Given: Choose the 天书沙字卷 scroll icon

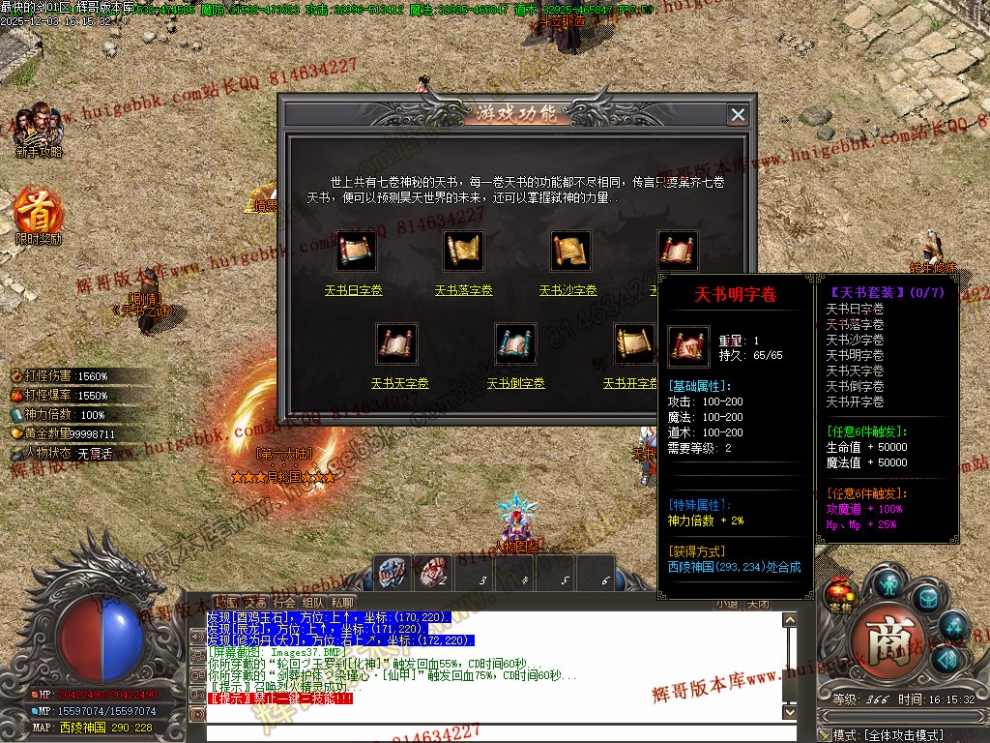Looking at the screenshot, I should coord(570,250).
